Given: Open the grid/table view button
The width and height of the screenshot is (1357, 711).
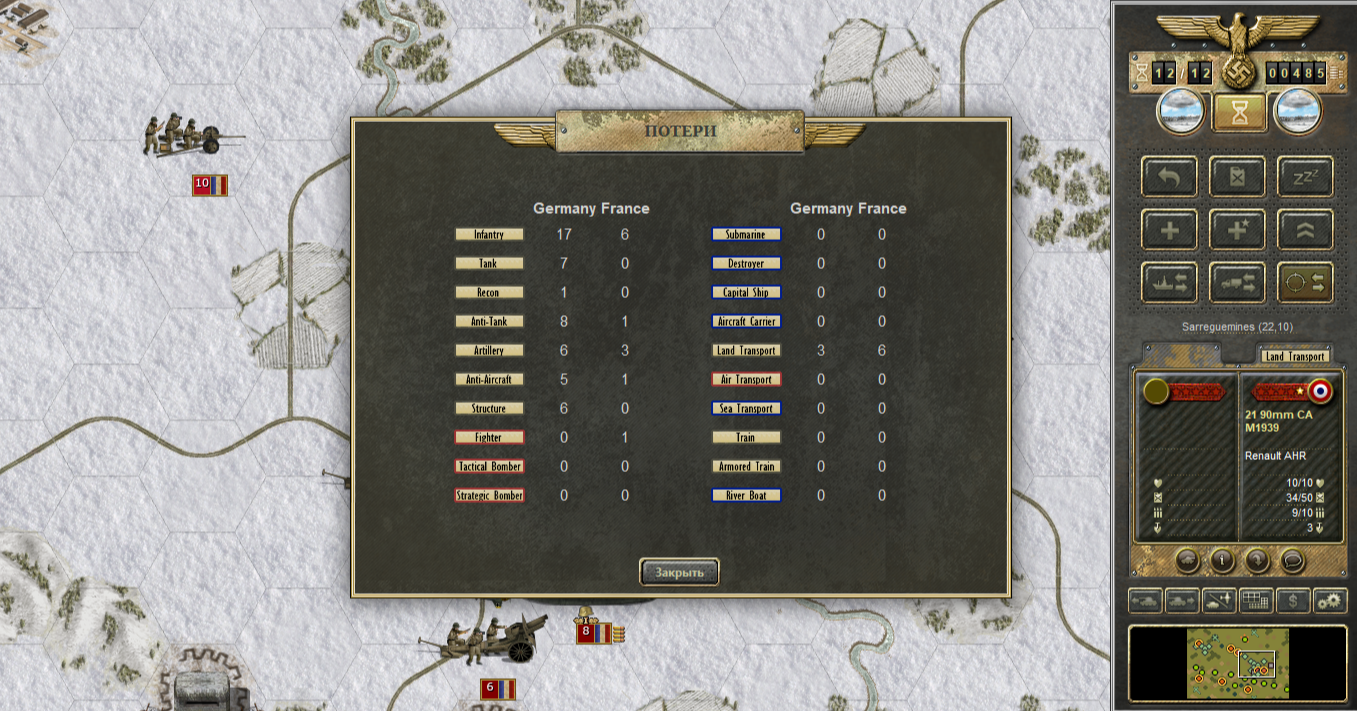Looking at the screenshot, I should click(1256, 601).
